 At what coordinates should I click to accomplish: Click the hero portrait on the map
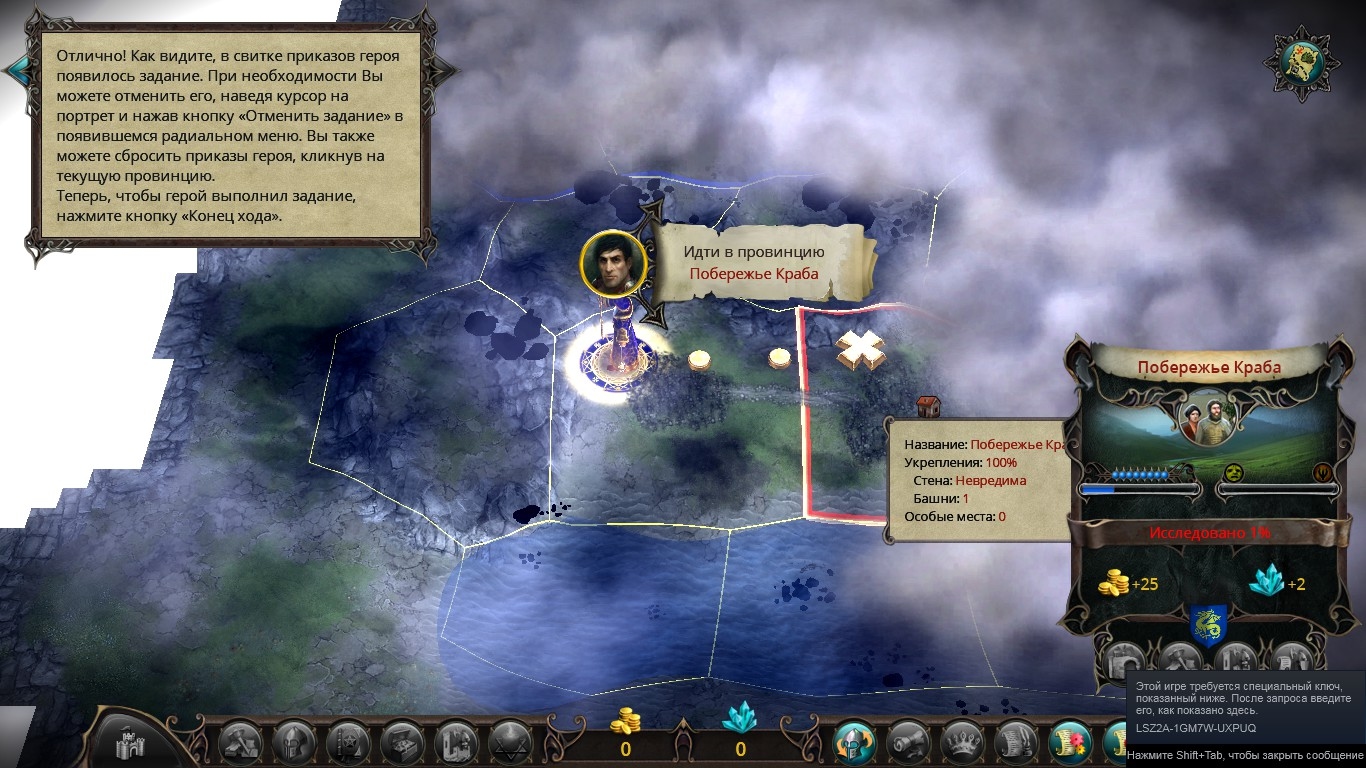pyautogui.click(x=612, y=264)
